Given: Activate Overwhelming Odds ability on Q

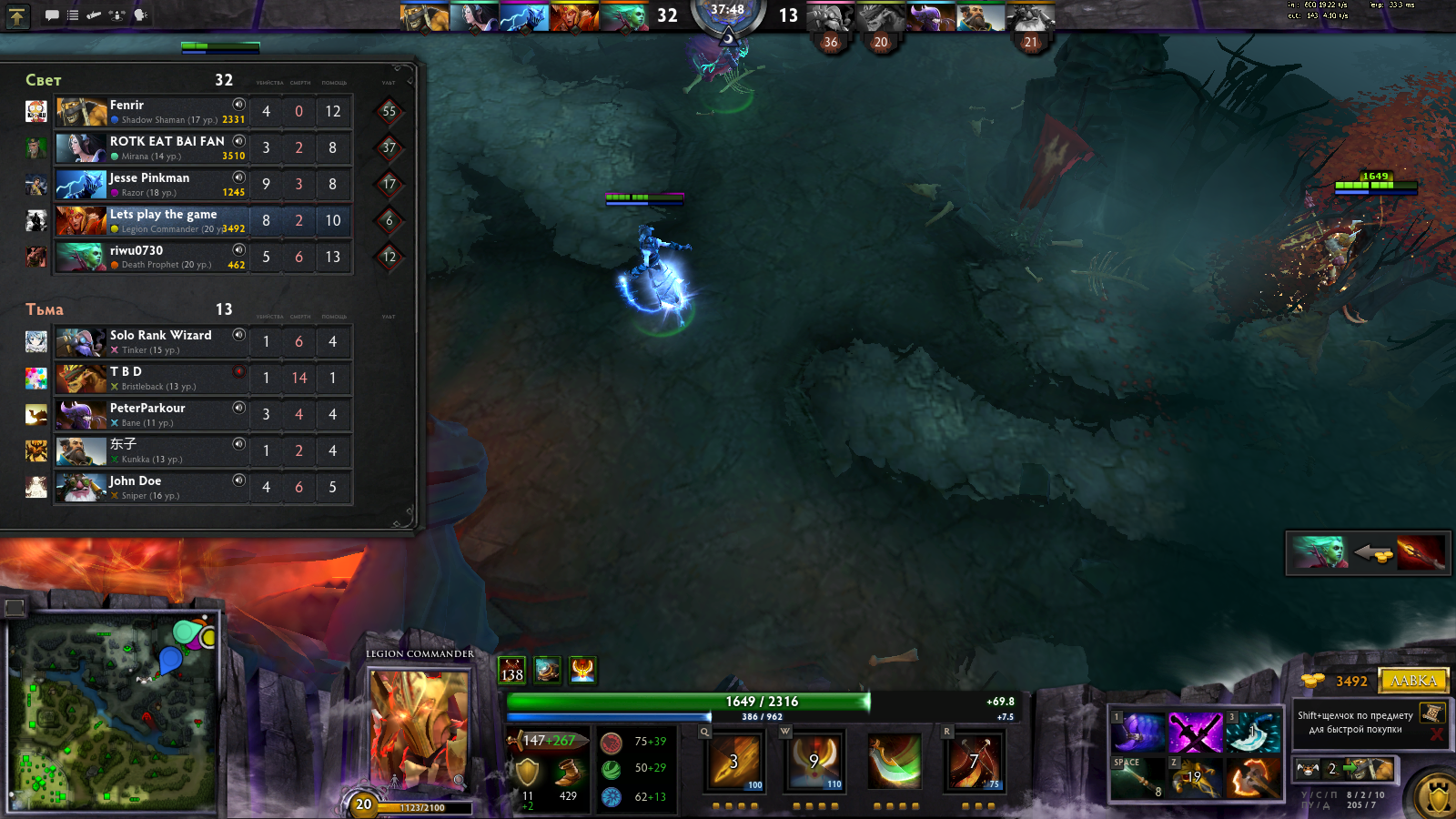Looking at the screenshot, I should (735, 761).
